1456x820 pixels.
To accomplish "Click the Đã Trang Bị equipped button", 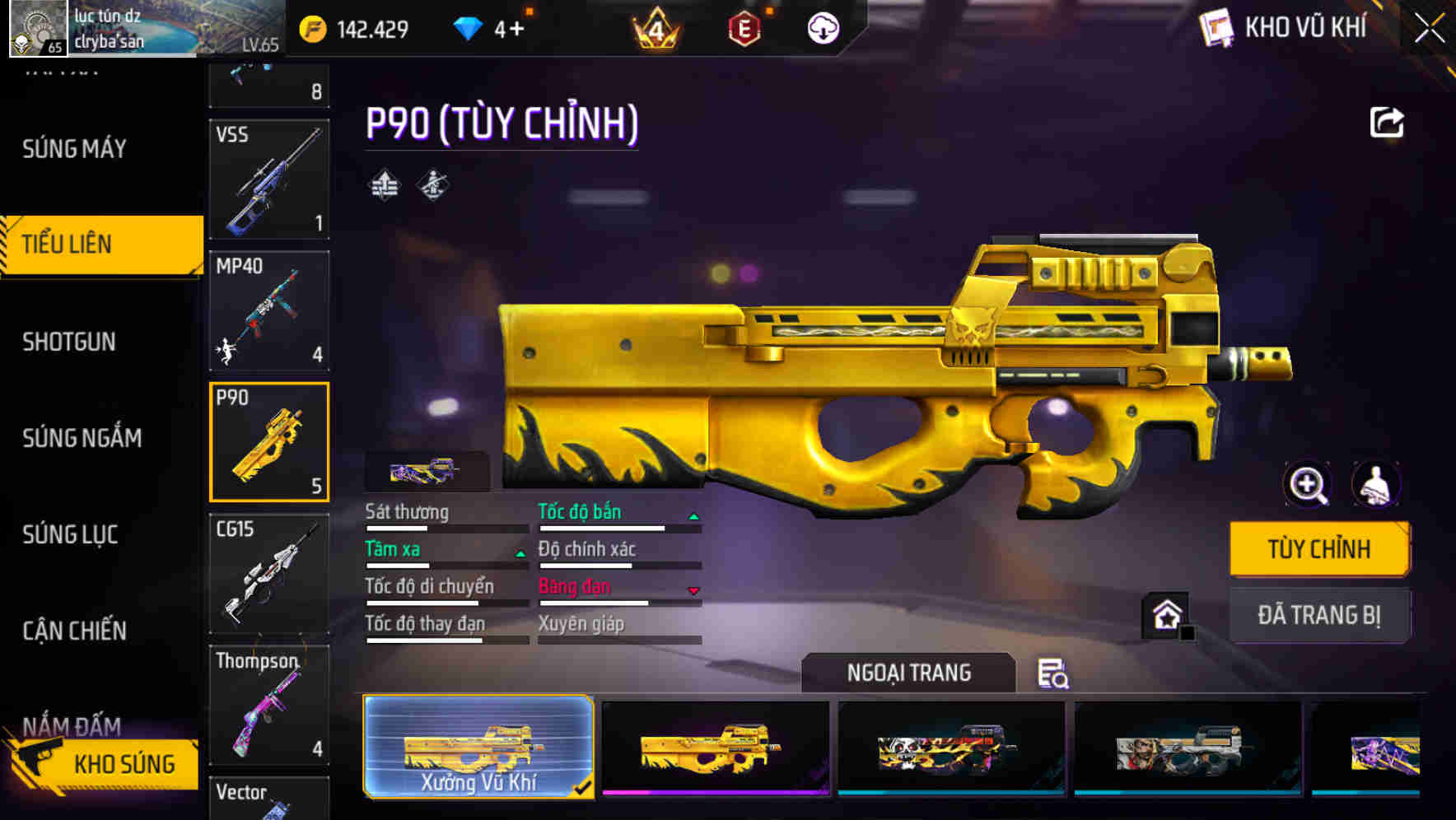I will click(1320, 615).
